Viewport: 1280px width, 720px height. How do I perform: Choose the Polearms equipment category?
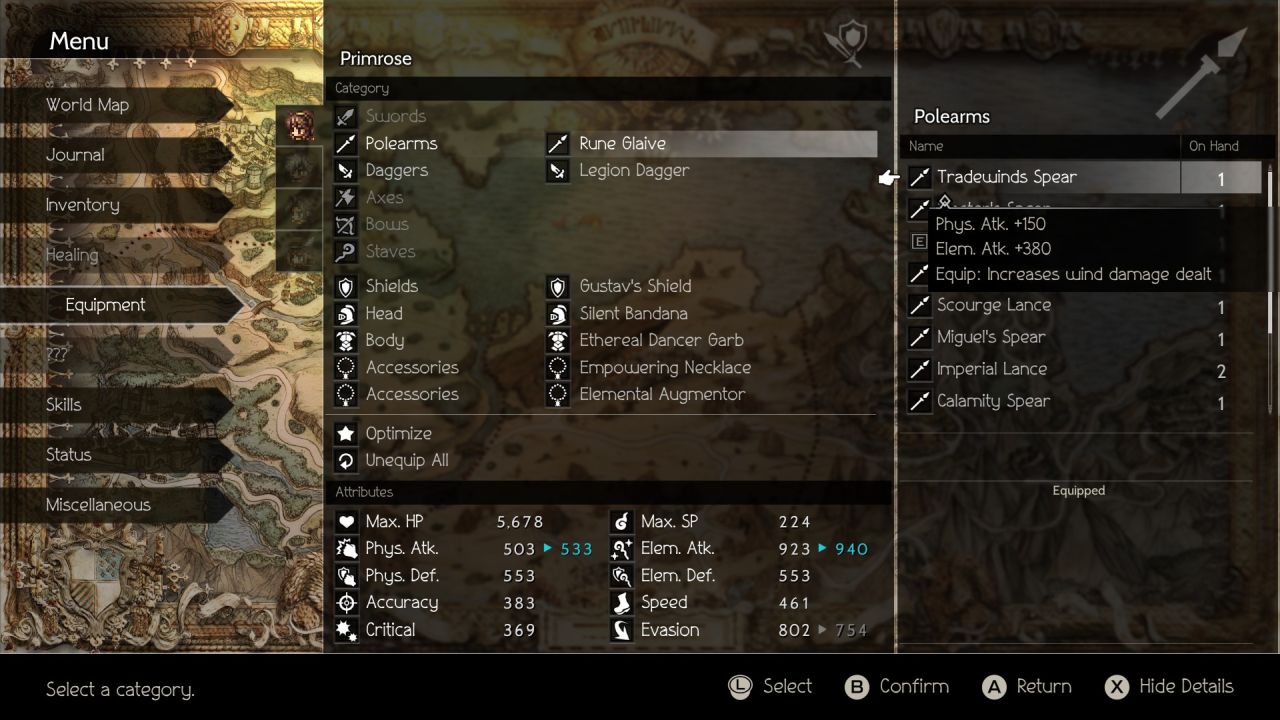tap(401, 144)
